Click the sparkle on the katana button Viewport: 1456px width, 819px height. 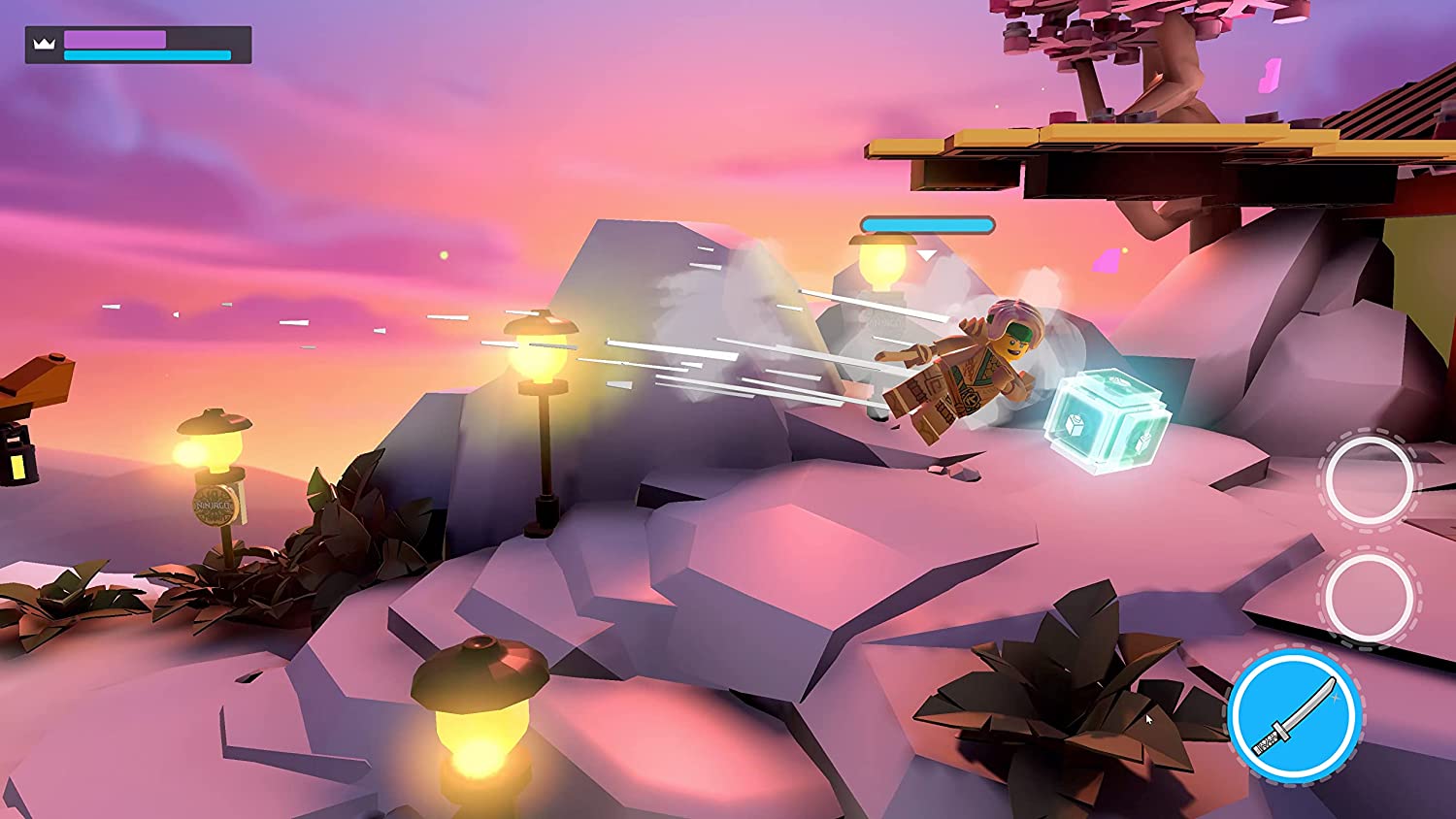click(1335, 699)
